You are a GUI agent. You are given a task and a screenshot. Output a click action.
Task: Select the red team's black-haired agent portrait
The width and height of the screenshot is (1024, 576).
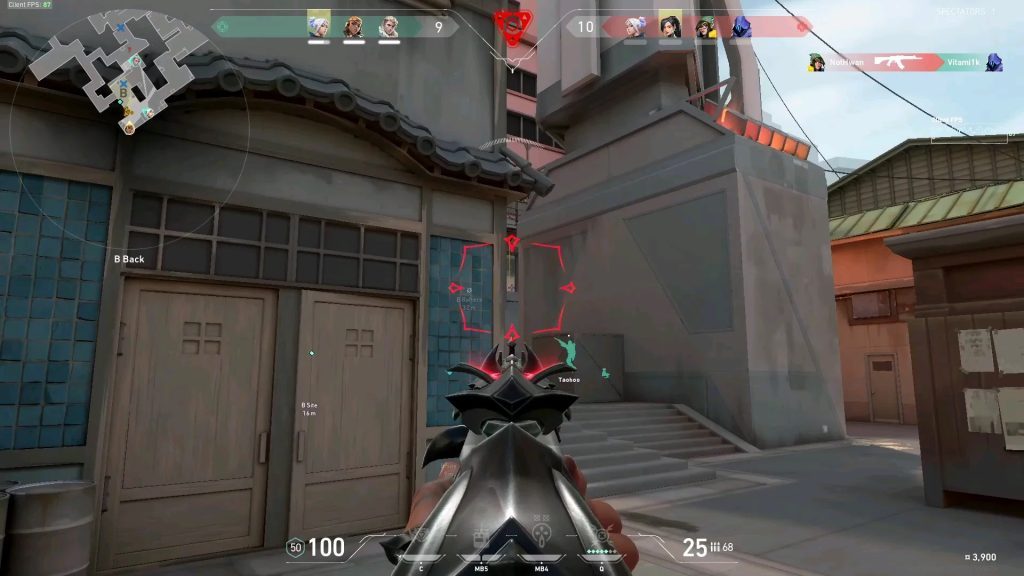[x=670, y=25]
